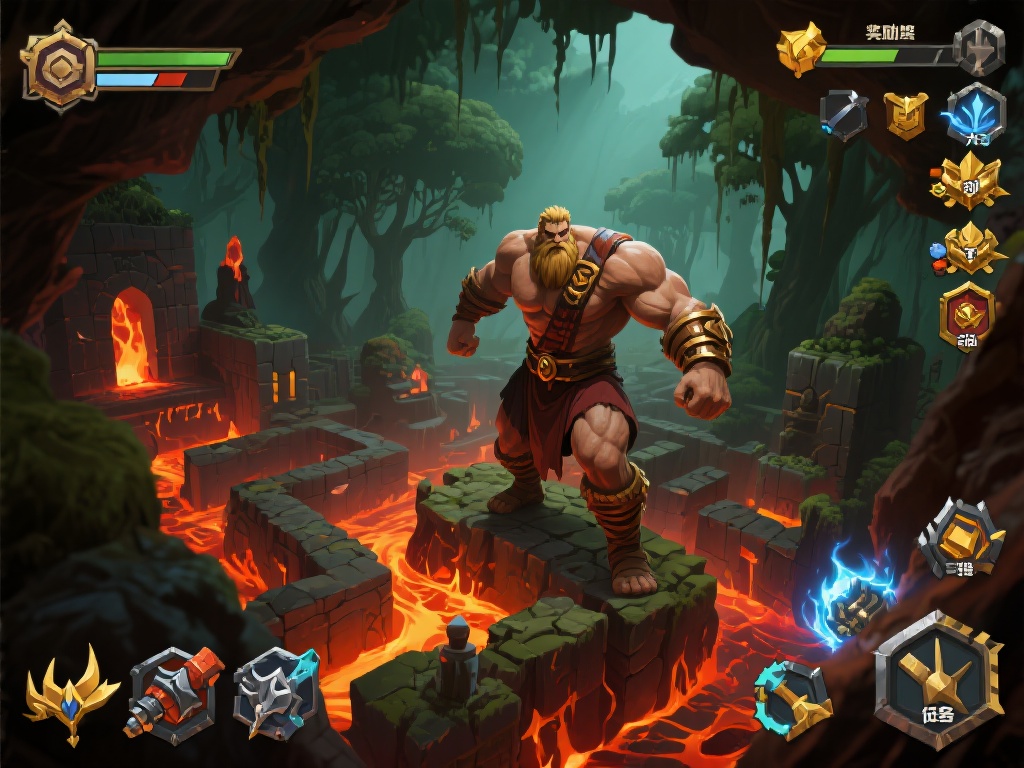Select the golden crown emblem with blue gem
Screen dimensions: 1024x768
click(972, 248)
